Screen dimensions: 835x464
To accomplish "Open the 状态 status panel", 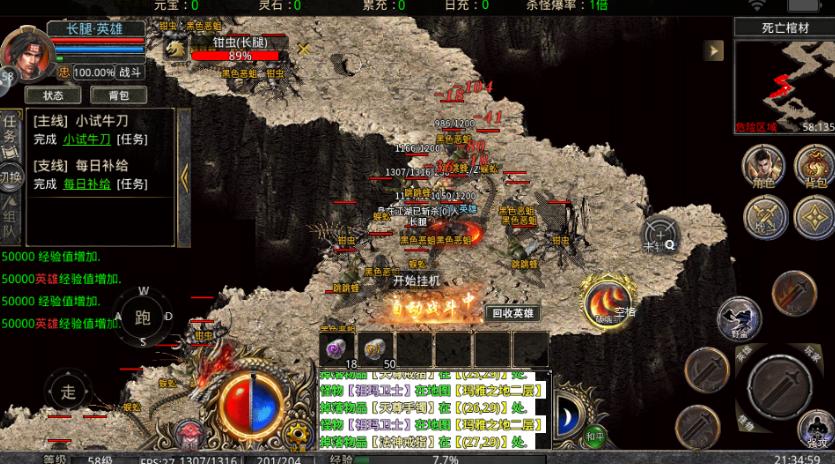I will point(53,95).
